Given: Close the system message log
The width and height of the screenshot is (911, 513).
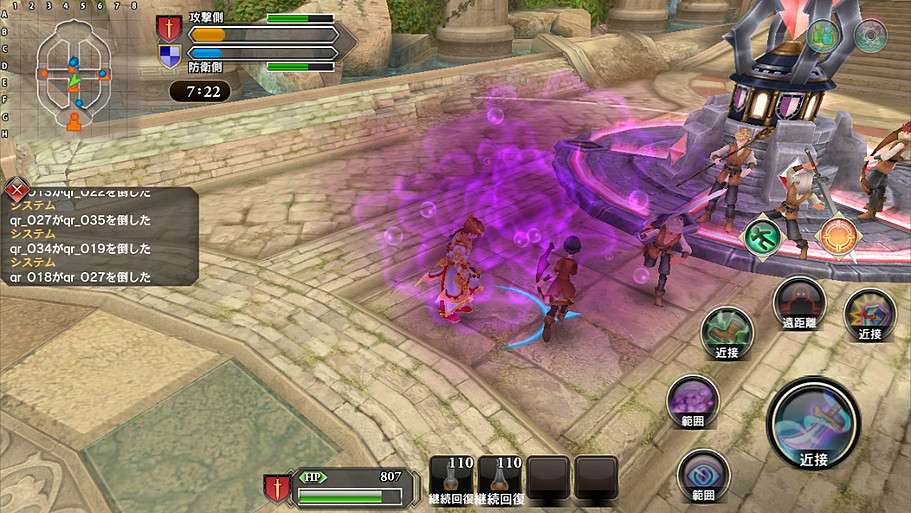Looking at the screenshot, I should click(x=16, y=189).
